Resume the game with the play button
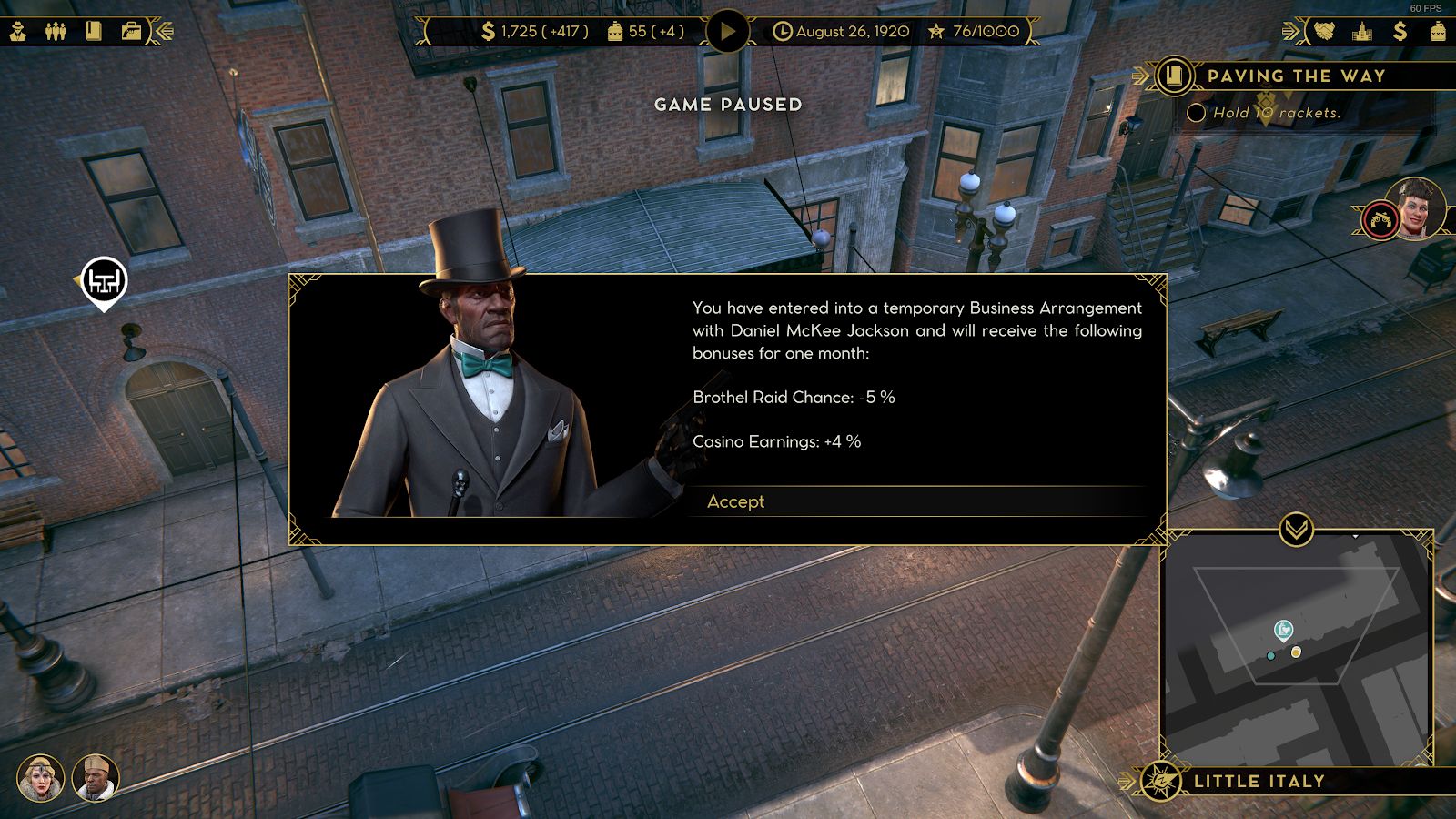The width and height of the screenshot is (1456, 819). (727, 32)
